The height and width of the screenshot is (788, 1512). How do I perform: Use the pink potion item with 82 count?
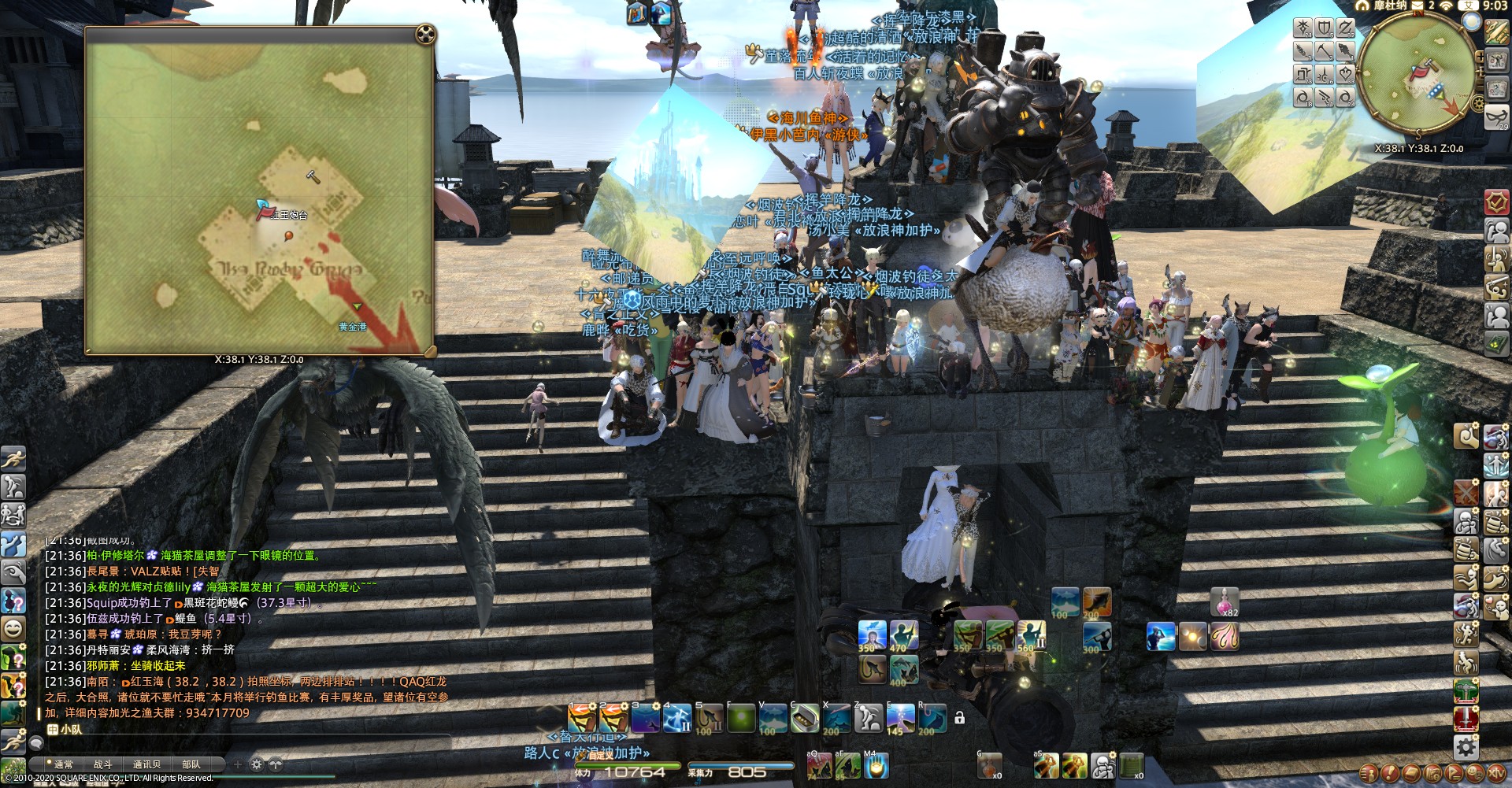pos(1225,602)
